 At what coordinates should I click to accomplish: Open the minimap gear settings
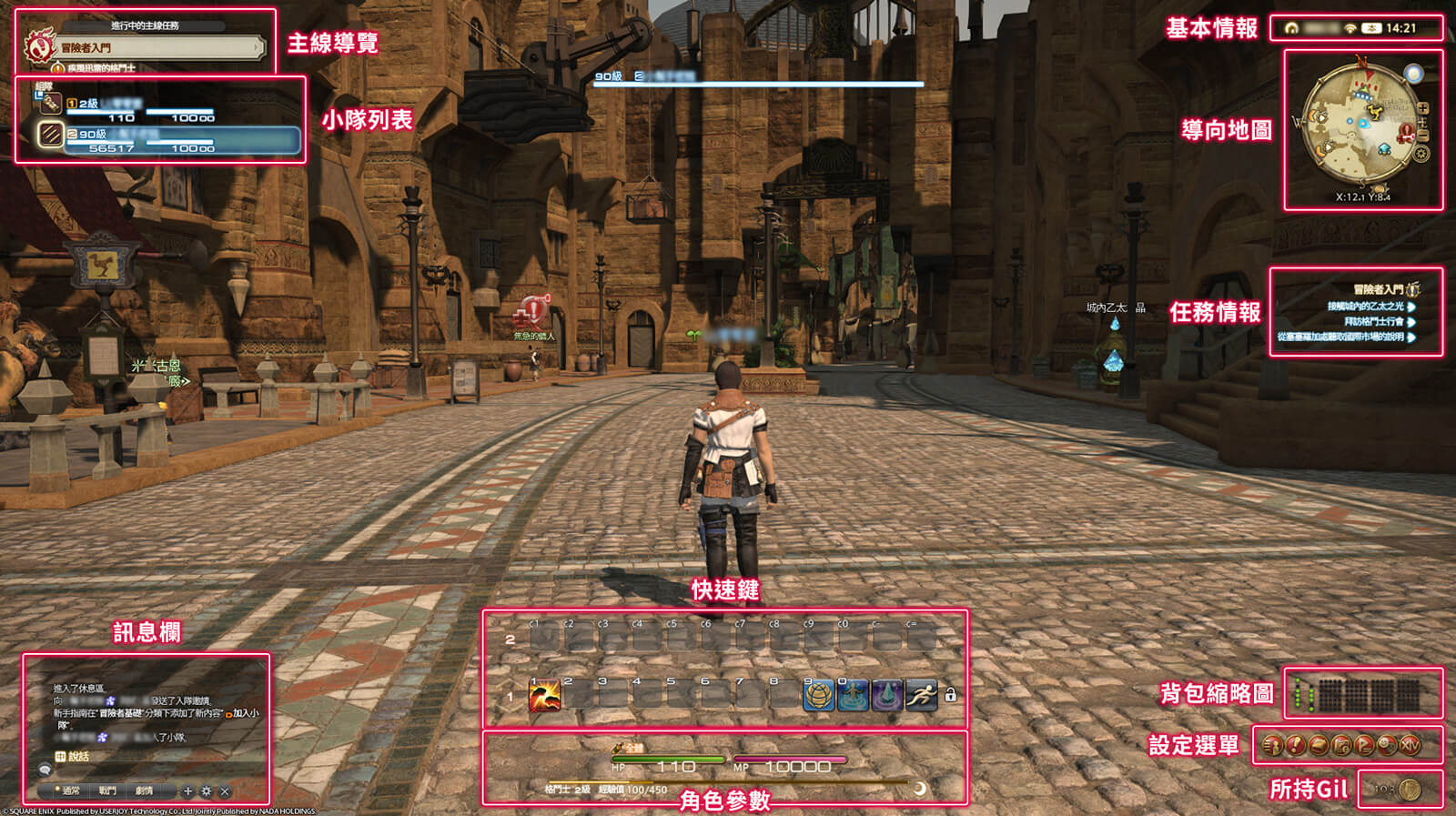(1421, 154)
